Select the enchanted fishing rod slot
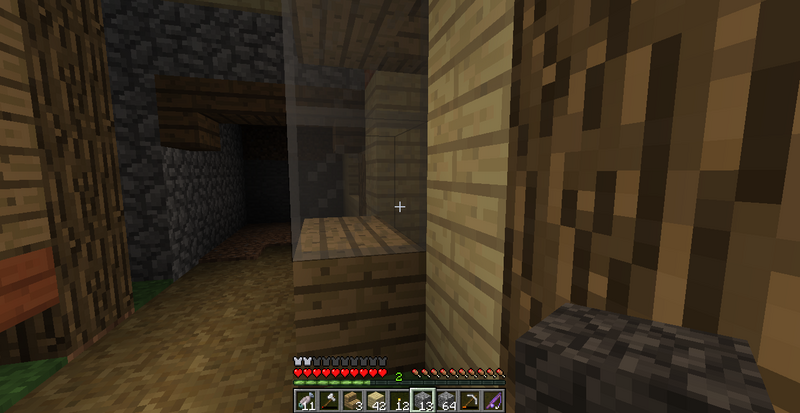 pyautogui.click(x=495, y=401)
